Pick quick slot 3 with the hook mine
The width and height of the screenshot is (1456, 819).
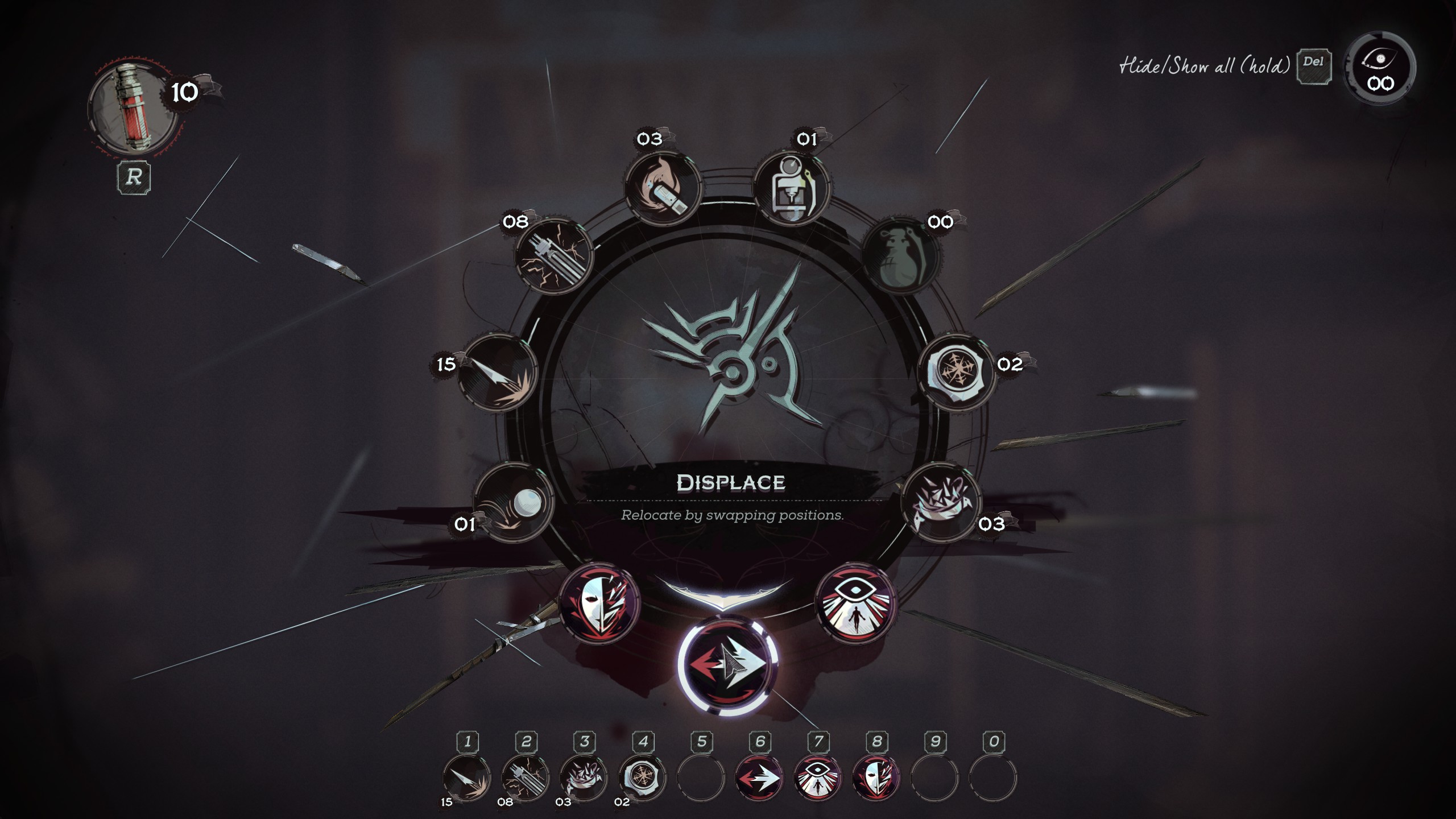[584, 777]
